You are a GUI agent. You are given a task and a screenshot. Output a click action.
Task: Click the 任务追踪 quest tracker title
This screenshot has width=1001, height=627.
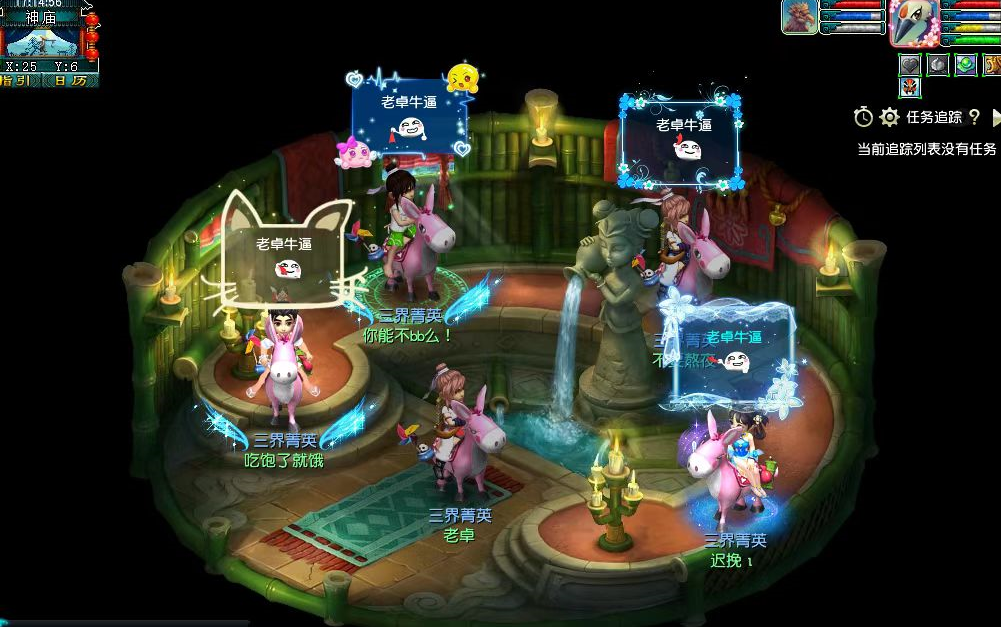[x=934, y=117]
